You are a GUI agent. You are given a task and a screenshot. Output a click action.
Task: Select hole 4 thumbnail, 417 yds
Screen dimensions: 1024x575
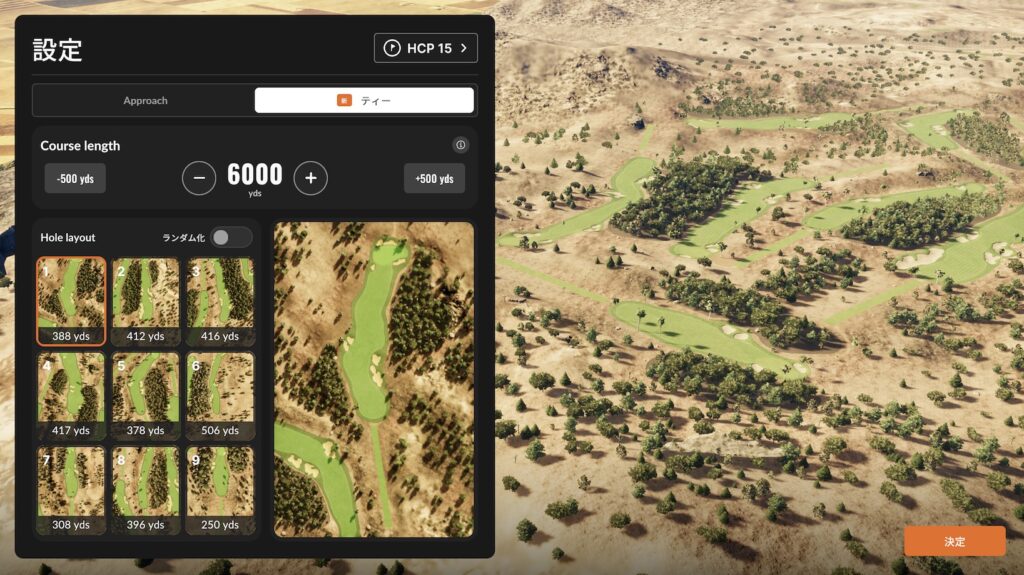[71, 396]
